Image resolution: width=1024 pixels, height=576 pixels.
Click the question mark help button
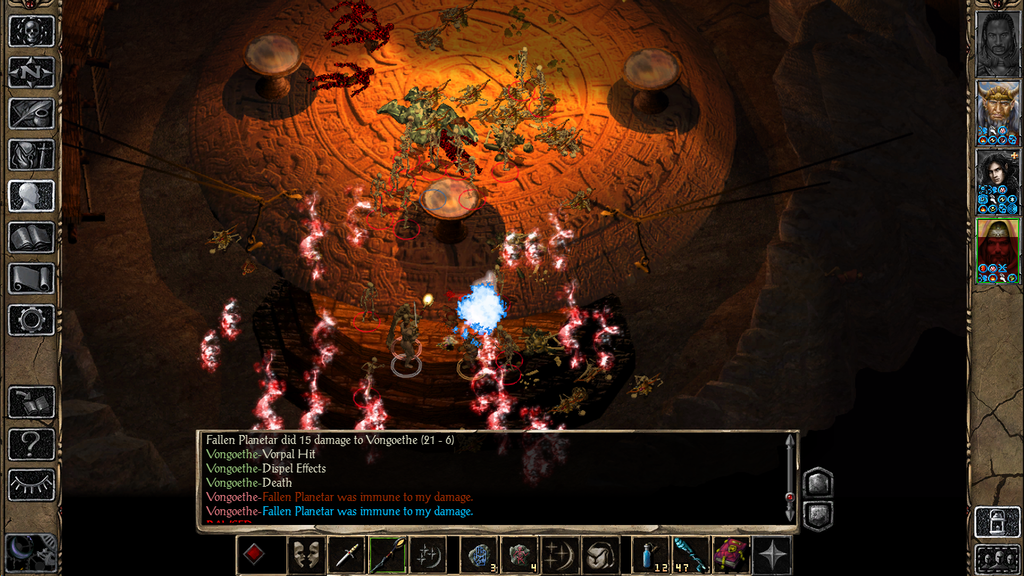[31, 443]
